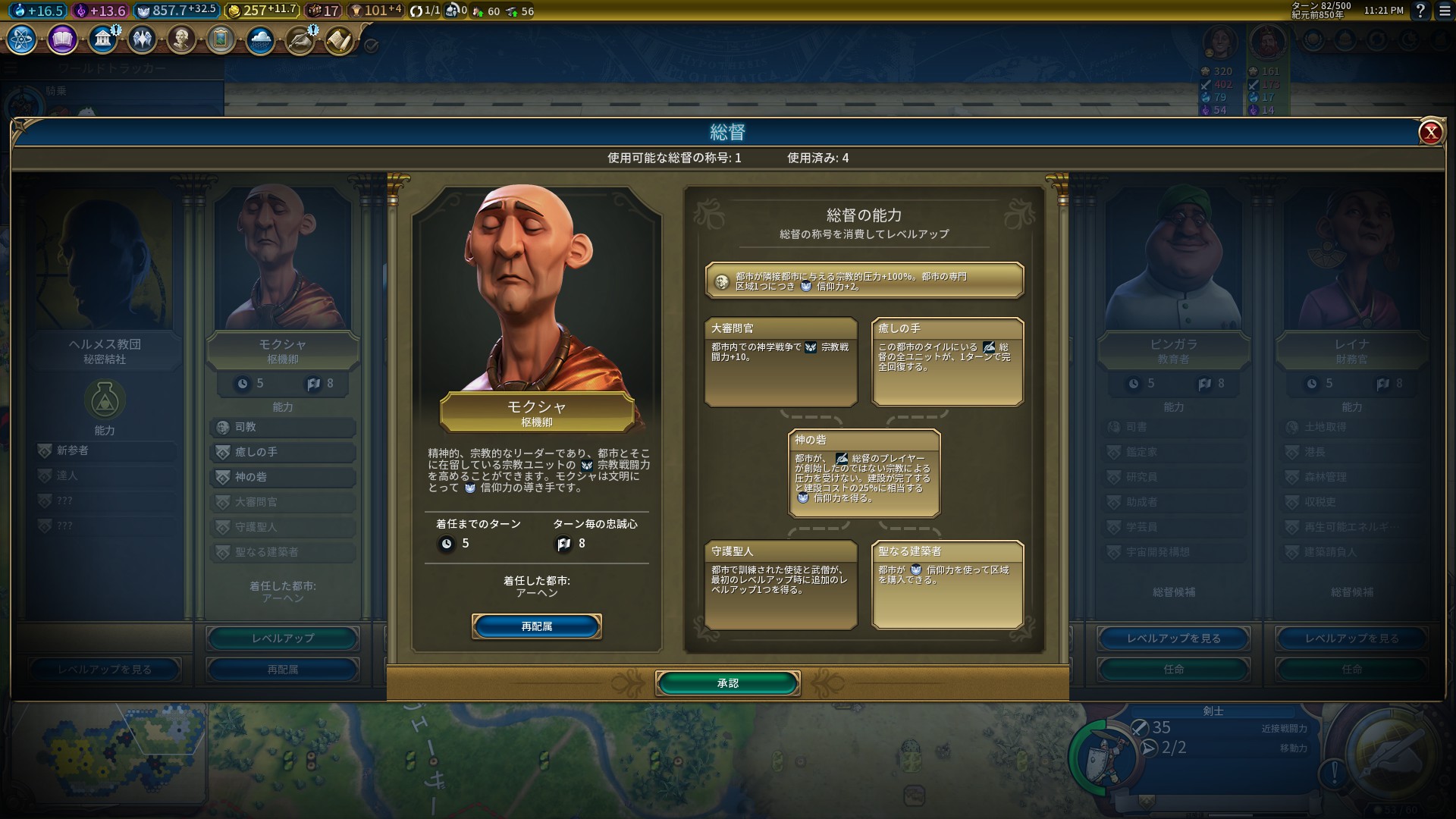Open the religion screen wings icon
This screenshot has width=1456, height=819.
point(143,39)
